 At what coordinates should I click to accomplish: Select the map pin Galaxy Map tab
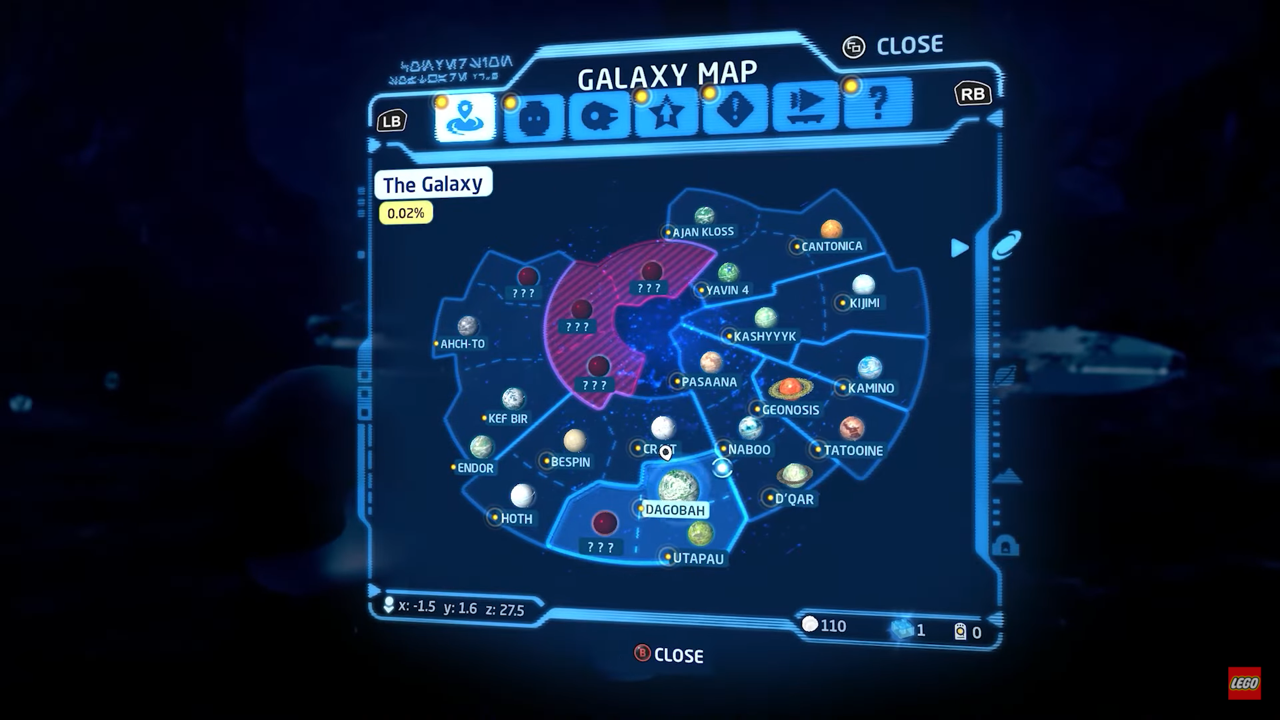(x=465, y=118)
